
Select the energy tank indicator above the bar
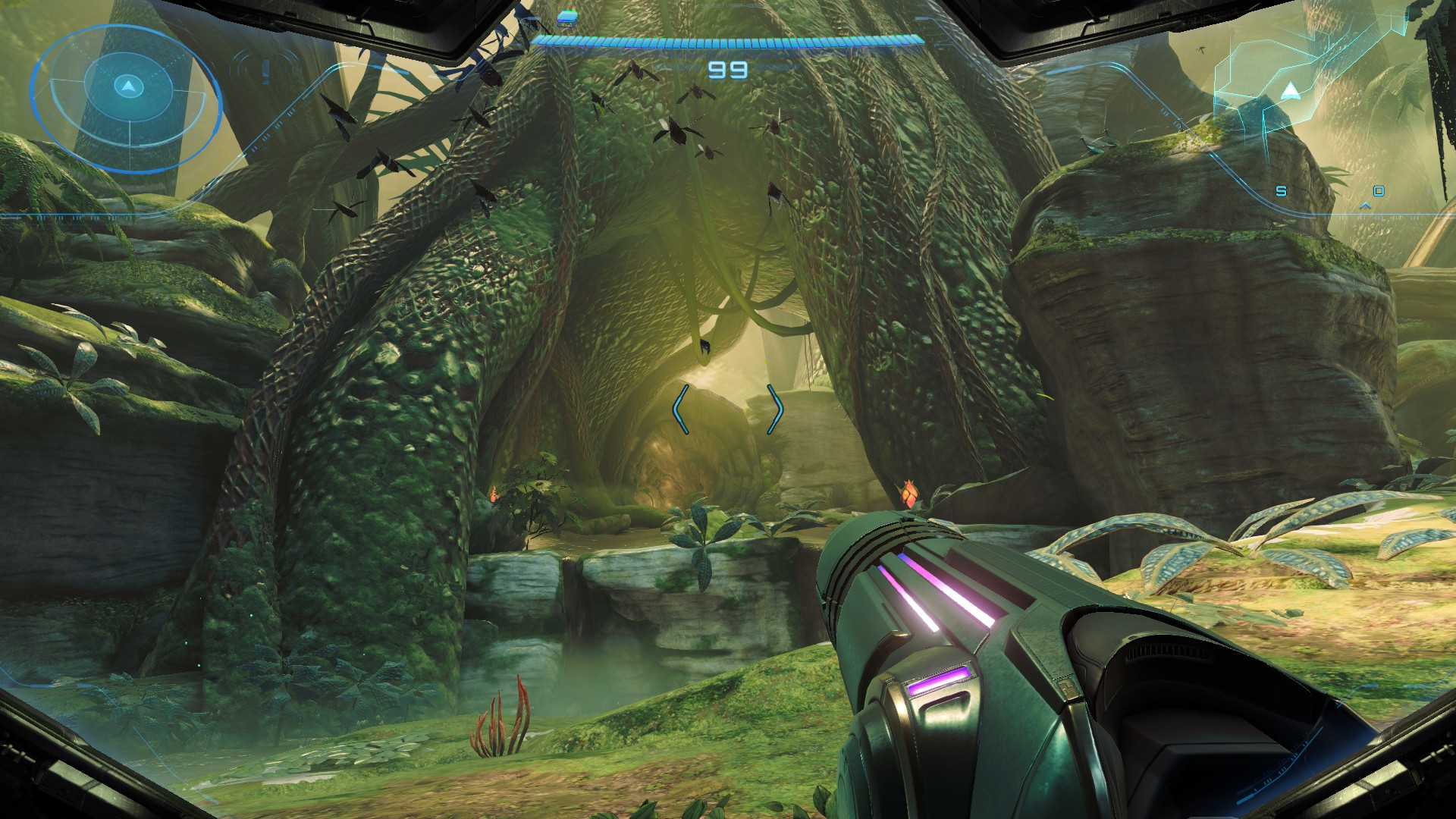pyautogui.click(x=566, y=17)
